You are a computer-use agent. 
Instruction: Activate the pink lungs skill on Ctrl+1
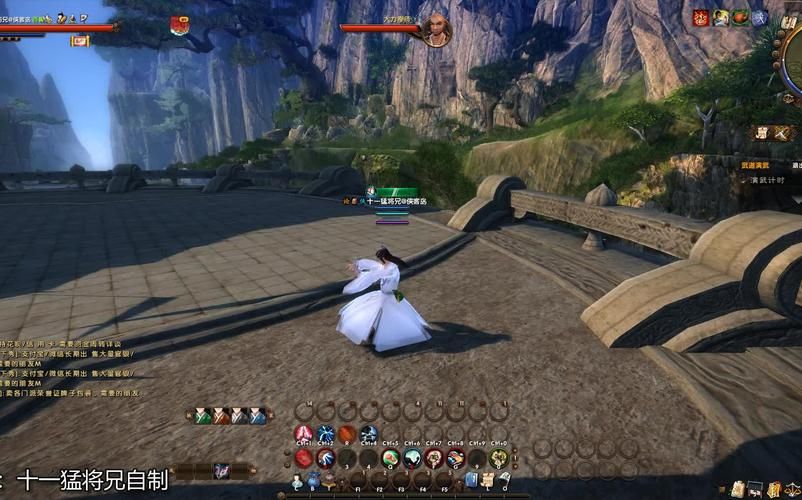[x=304, y=434]
